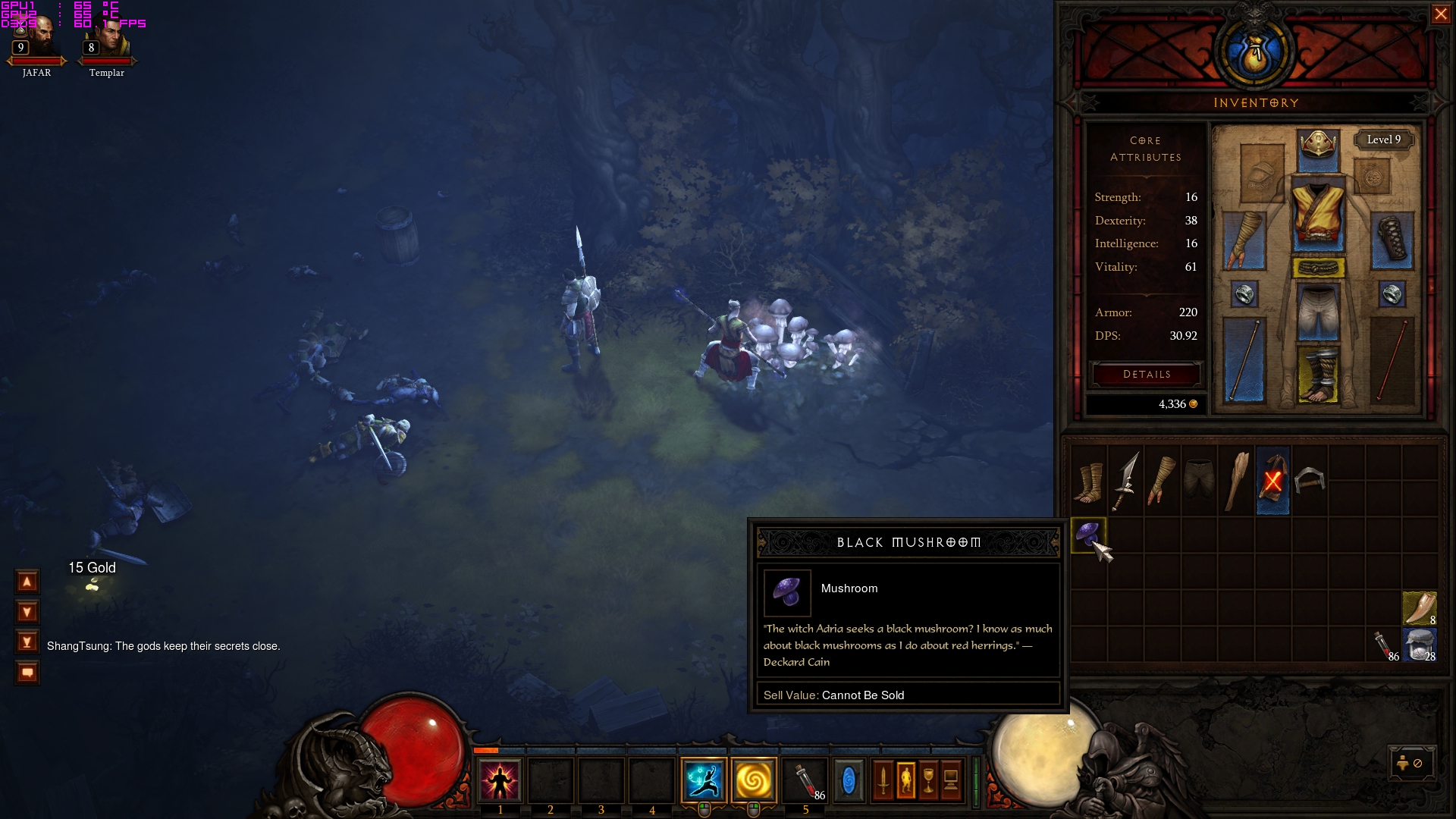Select the equipped yellow chest armor
This screenshot has height=819, width=1456.
pos(1318,215)
